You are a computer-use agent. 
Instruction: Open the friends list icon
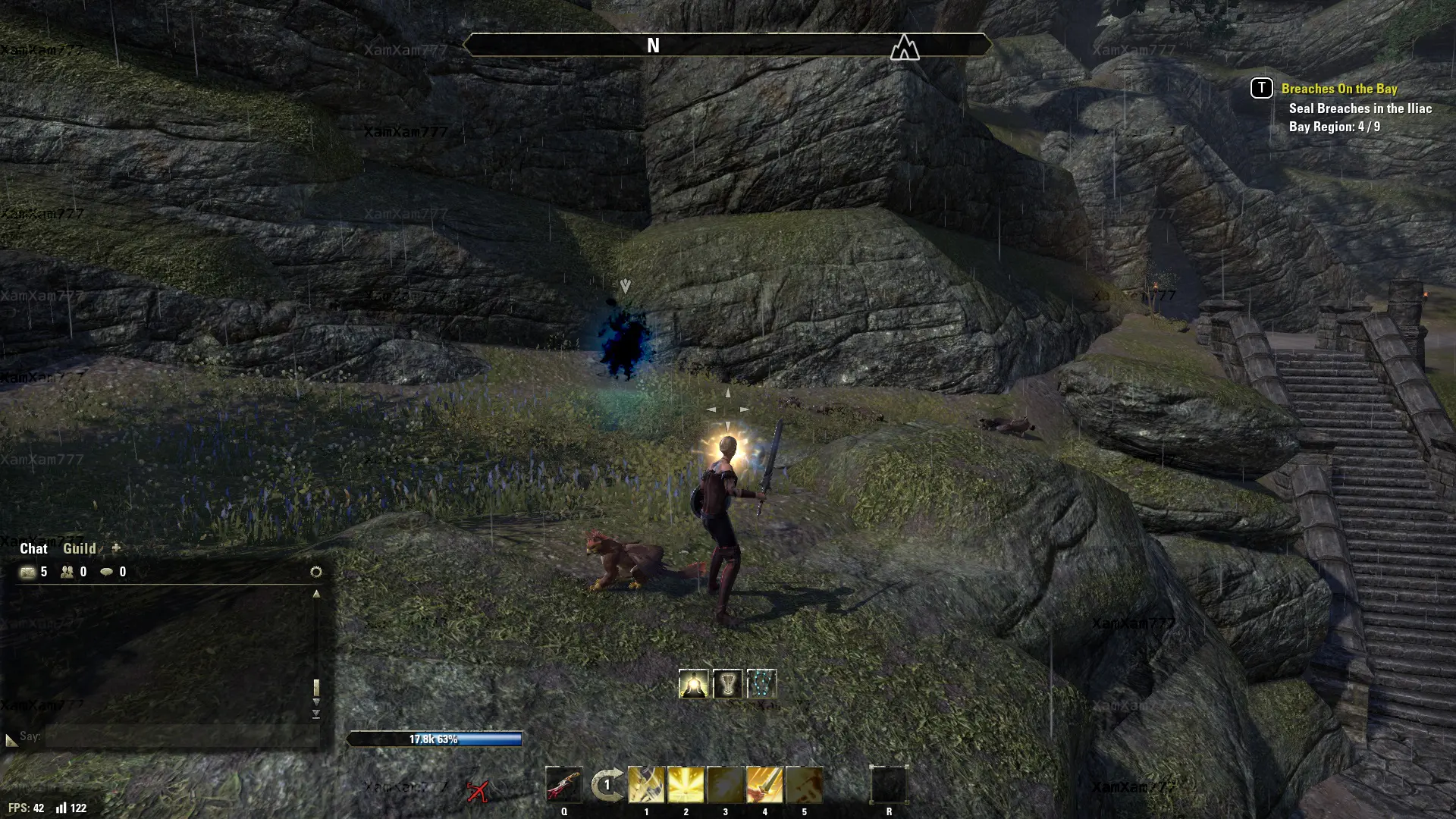67,572
